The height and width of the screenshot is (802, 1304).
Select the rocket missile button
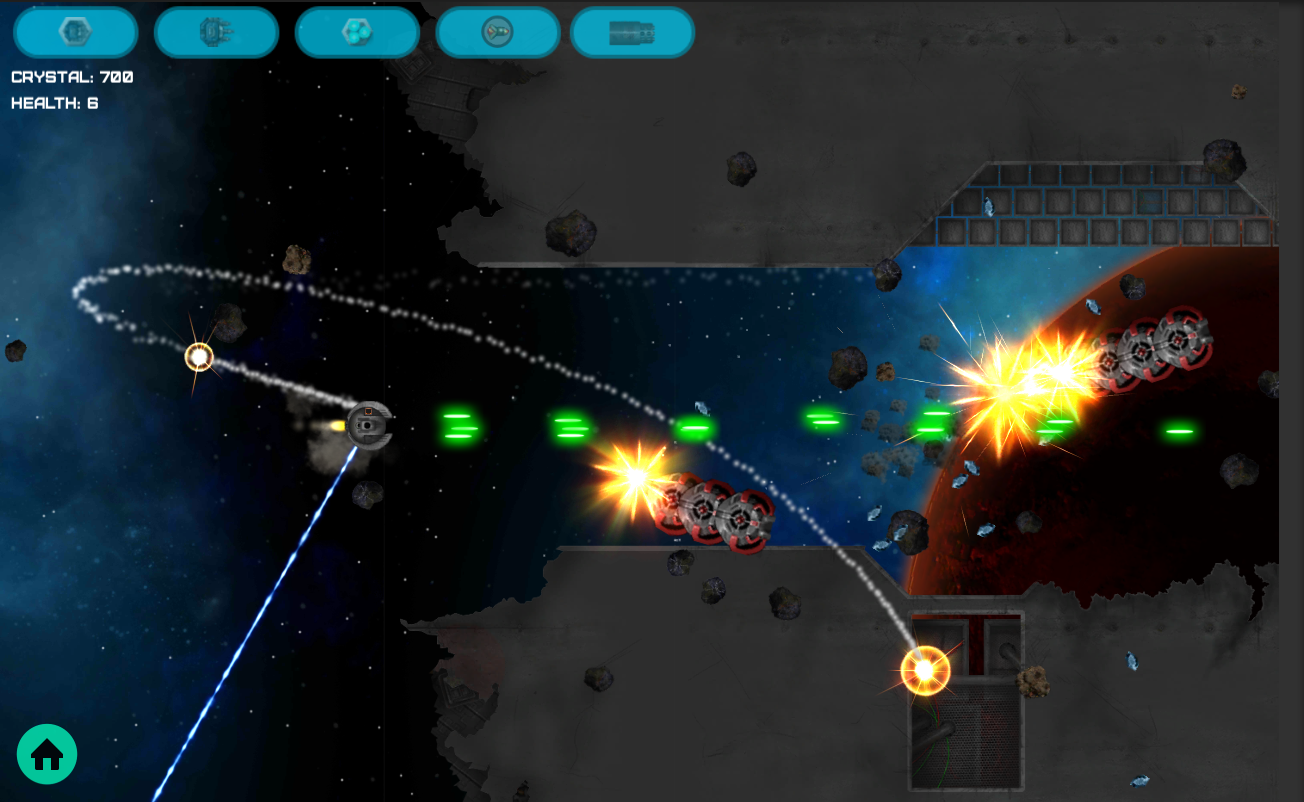(497, 32)
